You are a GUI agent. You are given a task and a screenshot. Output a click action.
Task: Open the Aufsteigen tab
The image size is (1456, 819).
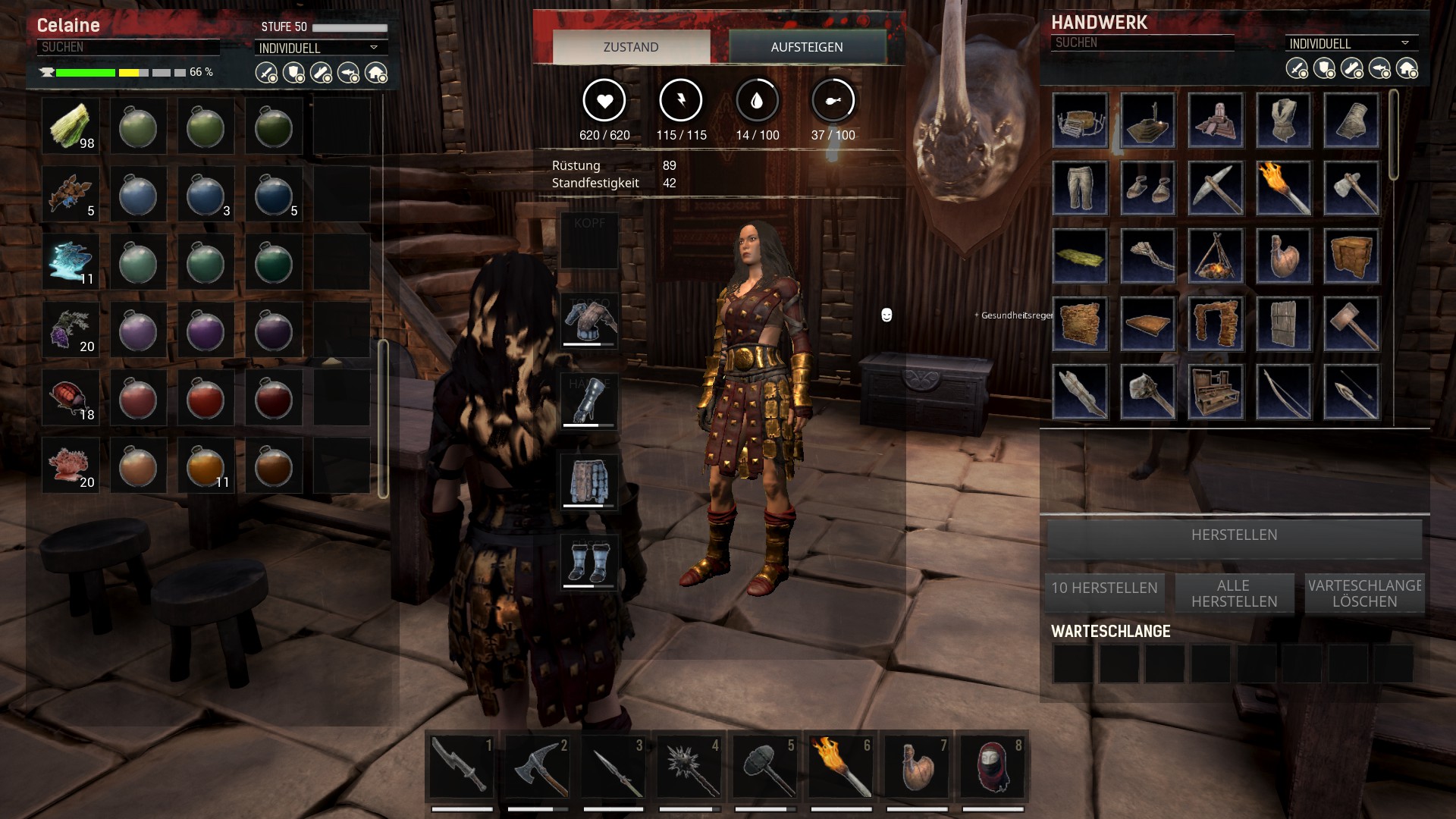(x=807, y=47)
